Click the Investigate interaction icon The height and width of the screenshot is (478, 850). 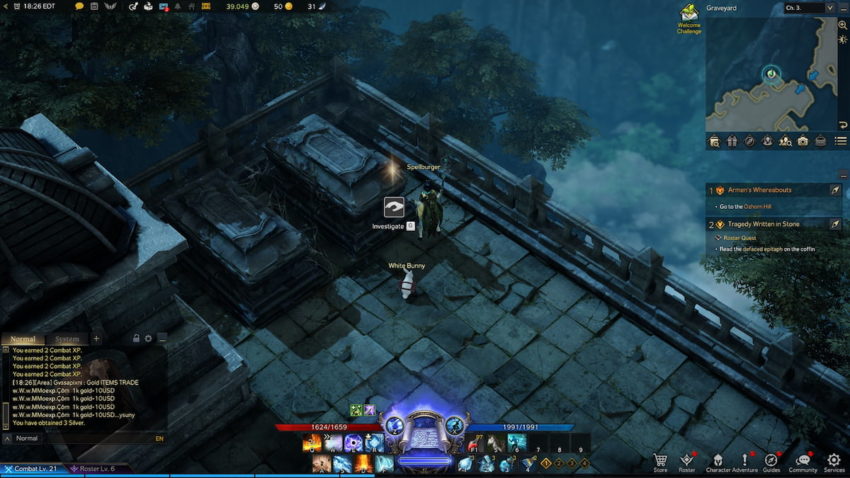point(394,208)
